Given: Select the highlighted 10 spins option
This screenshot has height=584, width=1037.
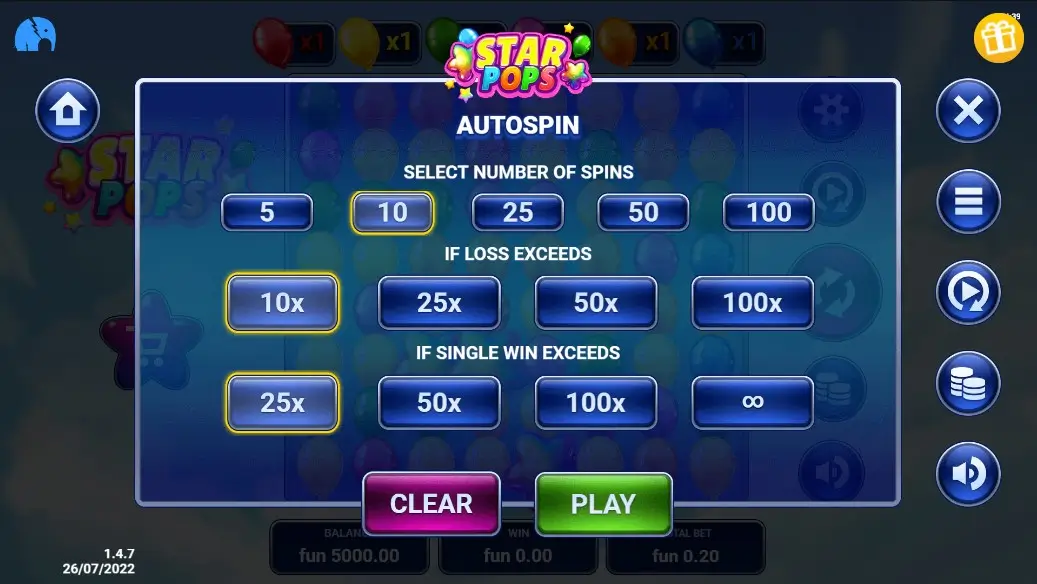Looking at the screenshot, I should coord(392,212).
